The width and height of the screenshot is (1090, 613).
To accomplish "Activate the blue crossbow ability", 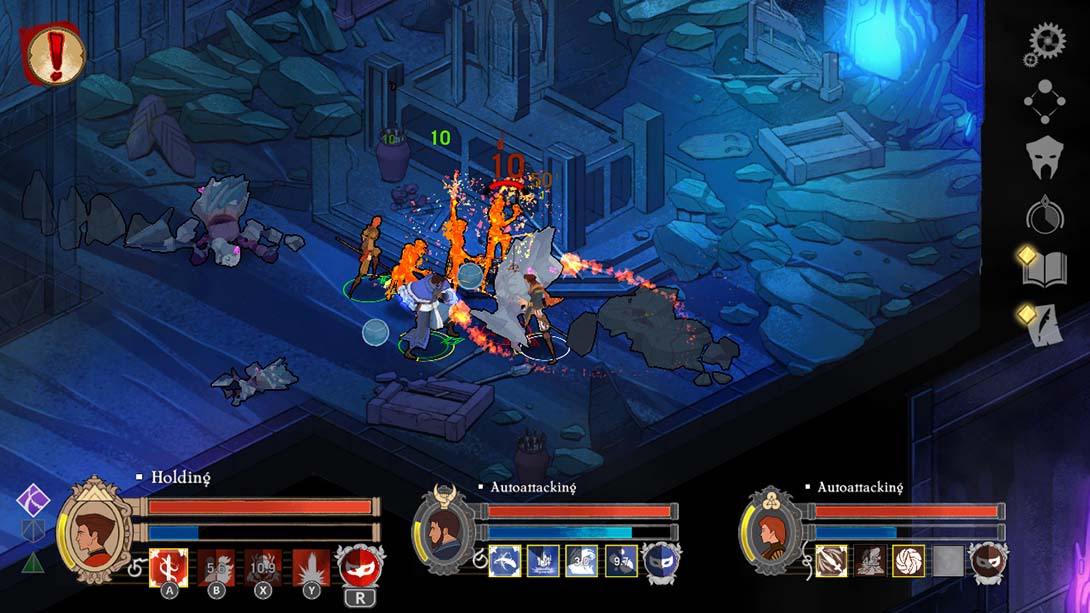I will click(x=504, y=561).
